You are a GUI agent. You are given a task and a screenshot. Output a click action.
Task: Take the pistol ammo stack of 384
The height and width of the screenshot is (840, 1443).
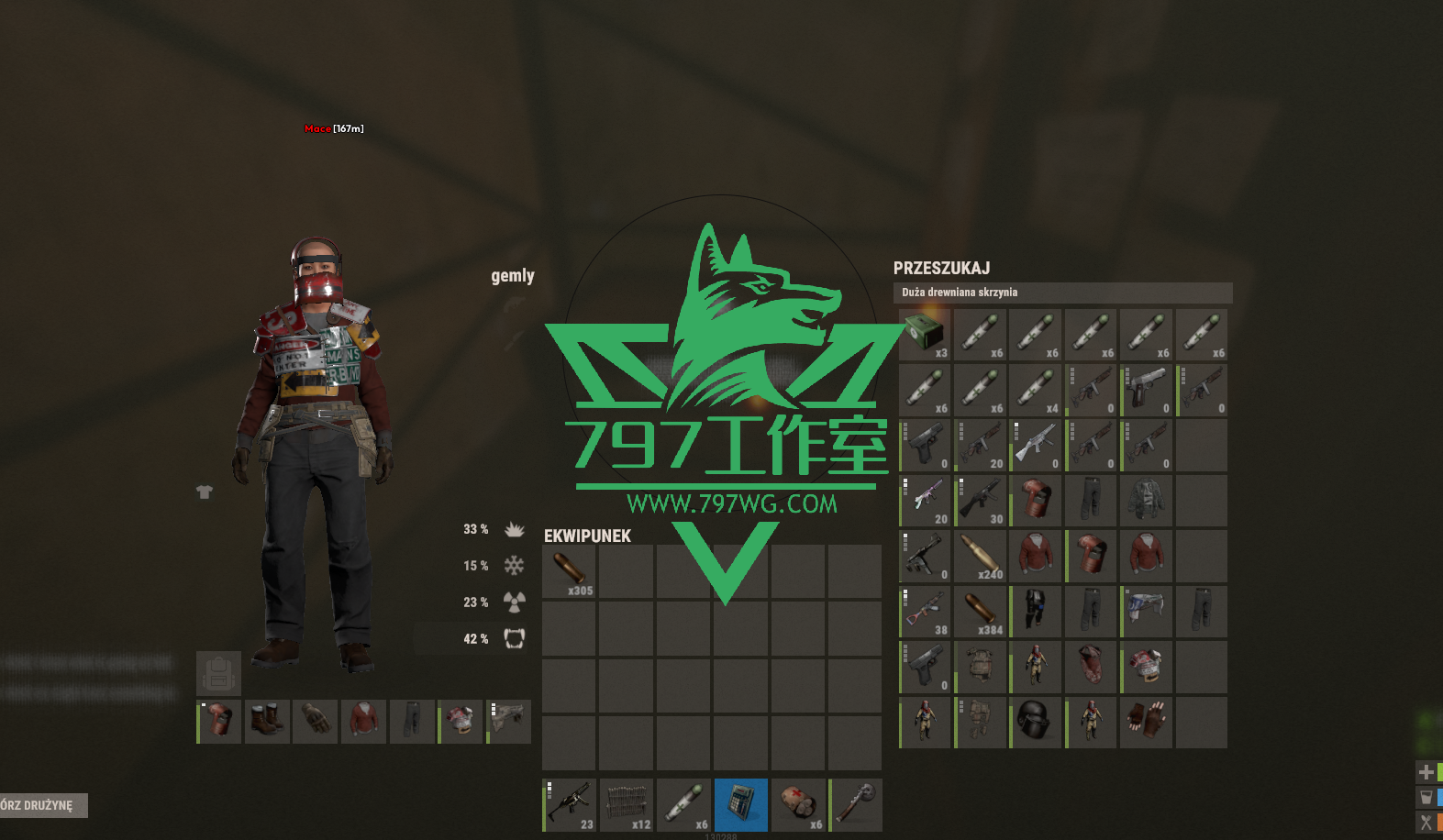tap(981, 611)
